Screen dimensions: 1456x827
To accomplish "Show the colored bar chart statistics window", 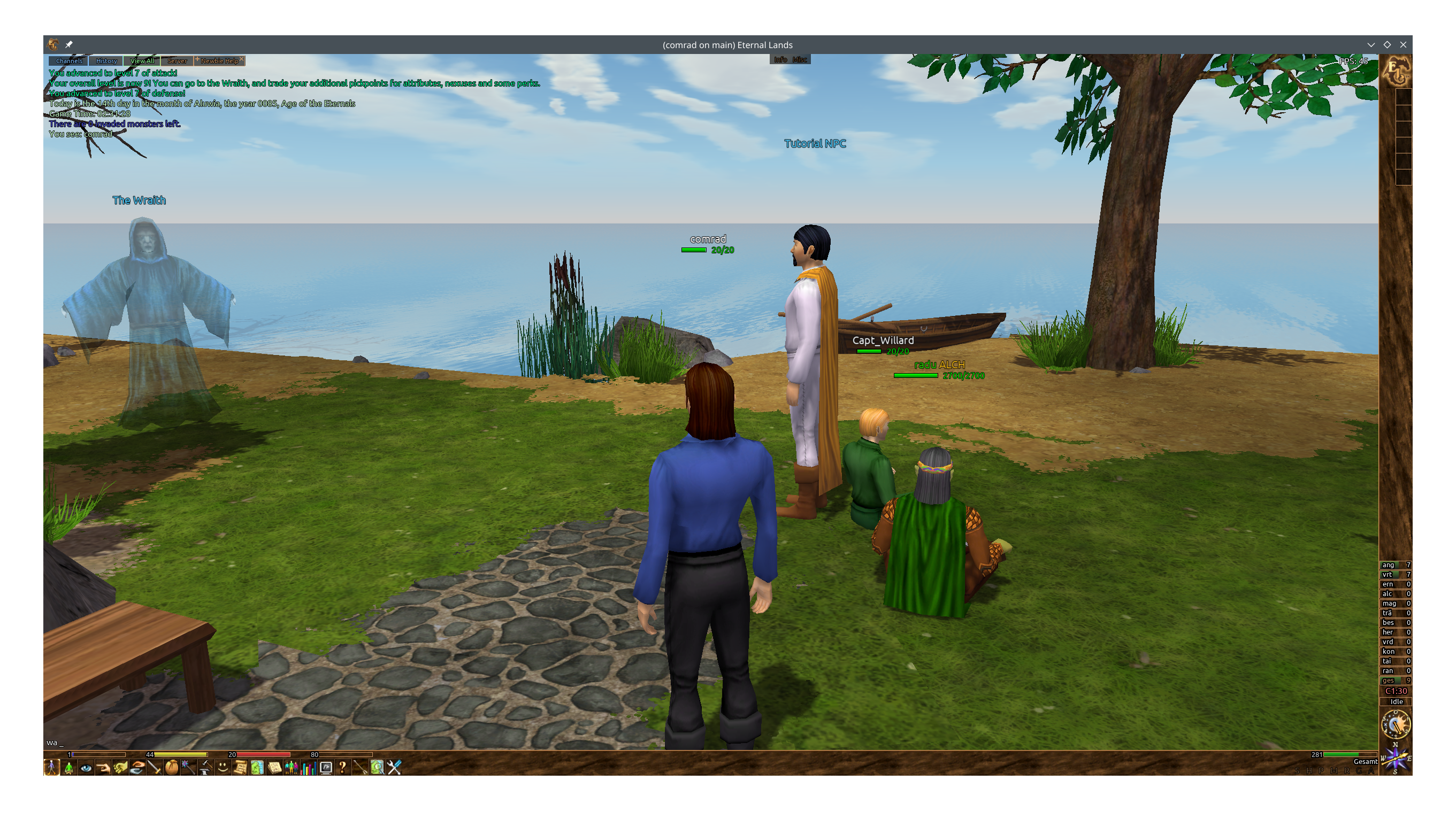I will click(x=309, y=768).
